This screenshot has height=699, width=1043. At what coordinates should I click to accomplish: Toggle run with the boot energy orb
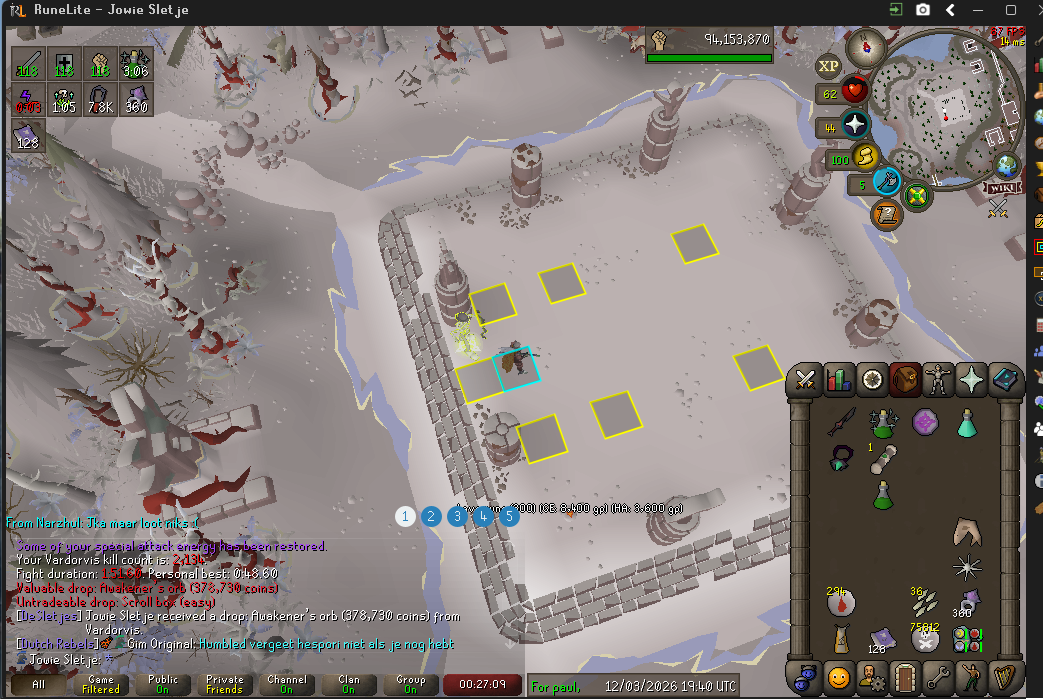(864, 157)
